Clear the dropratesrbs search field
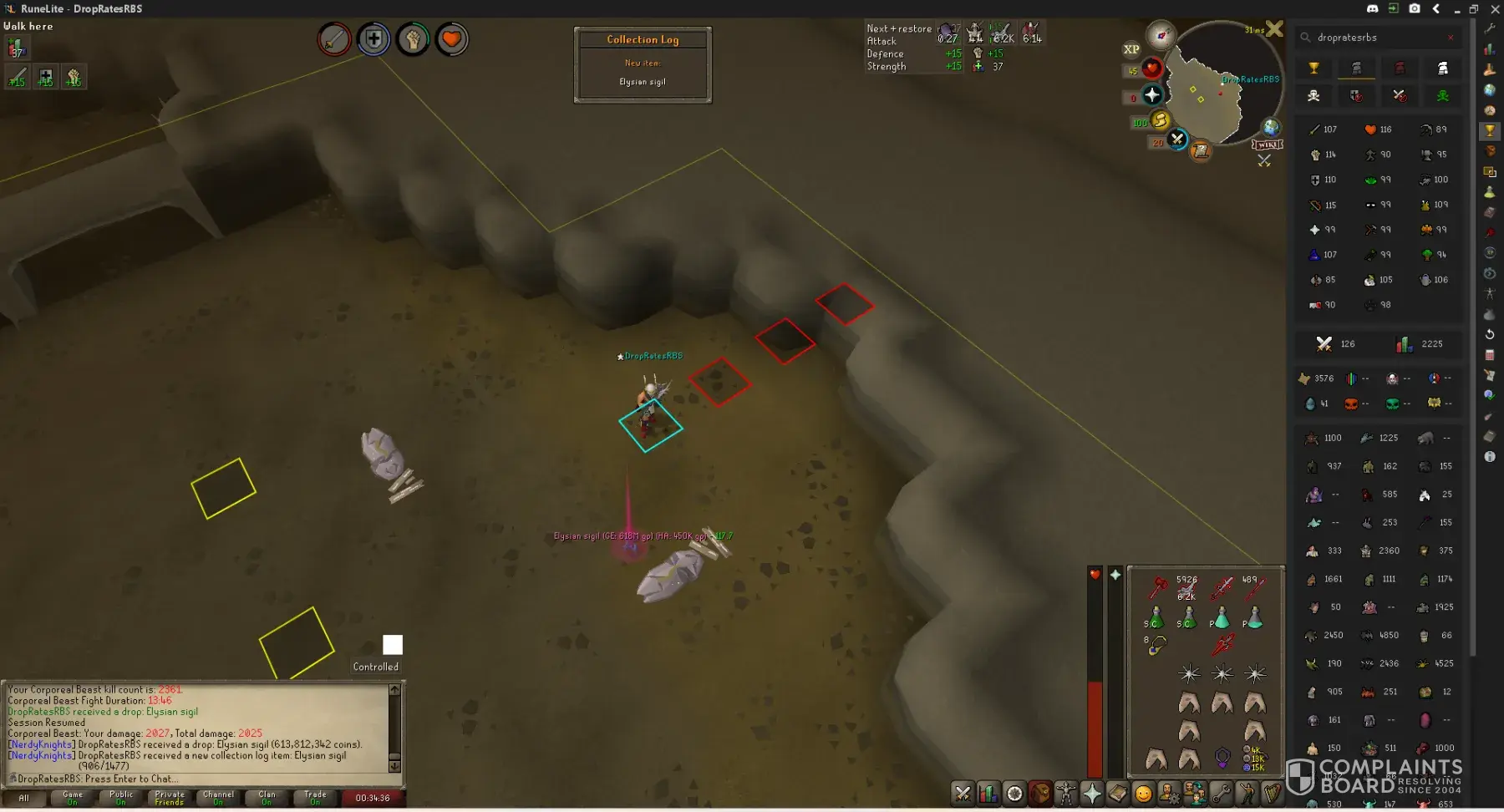The image size is (1504, 812). 1451,38
